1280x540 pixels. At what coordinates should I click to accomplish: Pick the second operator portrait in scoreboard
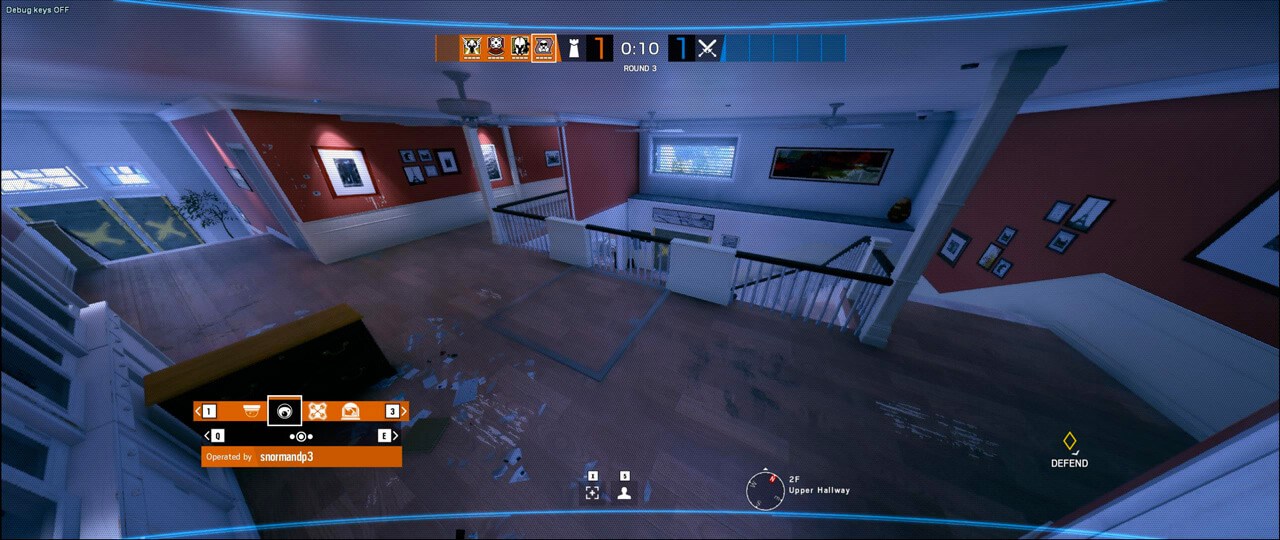tap(496, 47)
